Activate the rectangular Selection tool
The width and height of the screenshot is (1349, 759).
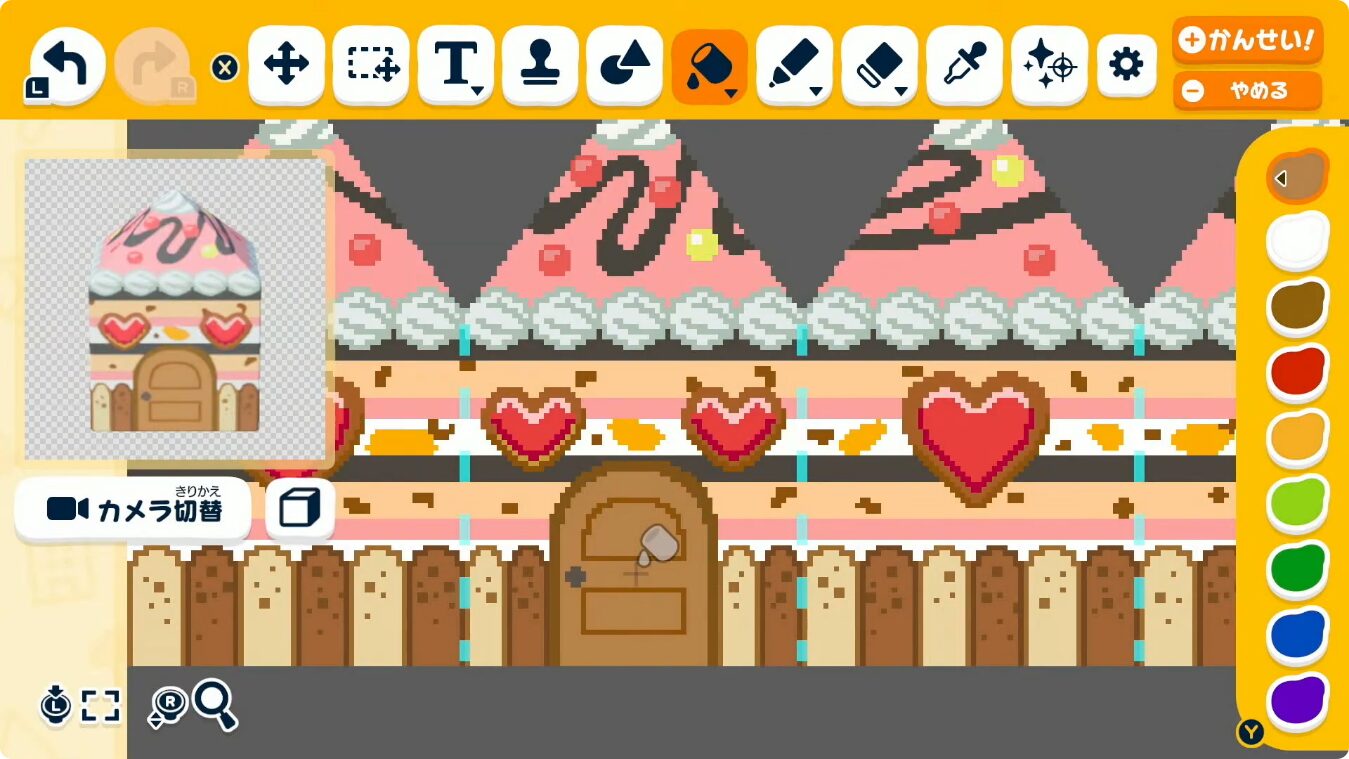point(370,65)
